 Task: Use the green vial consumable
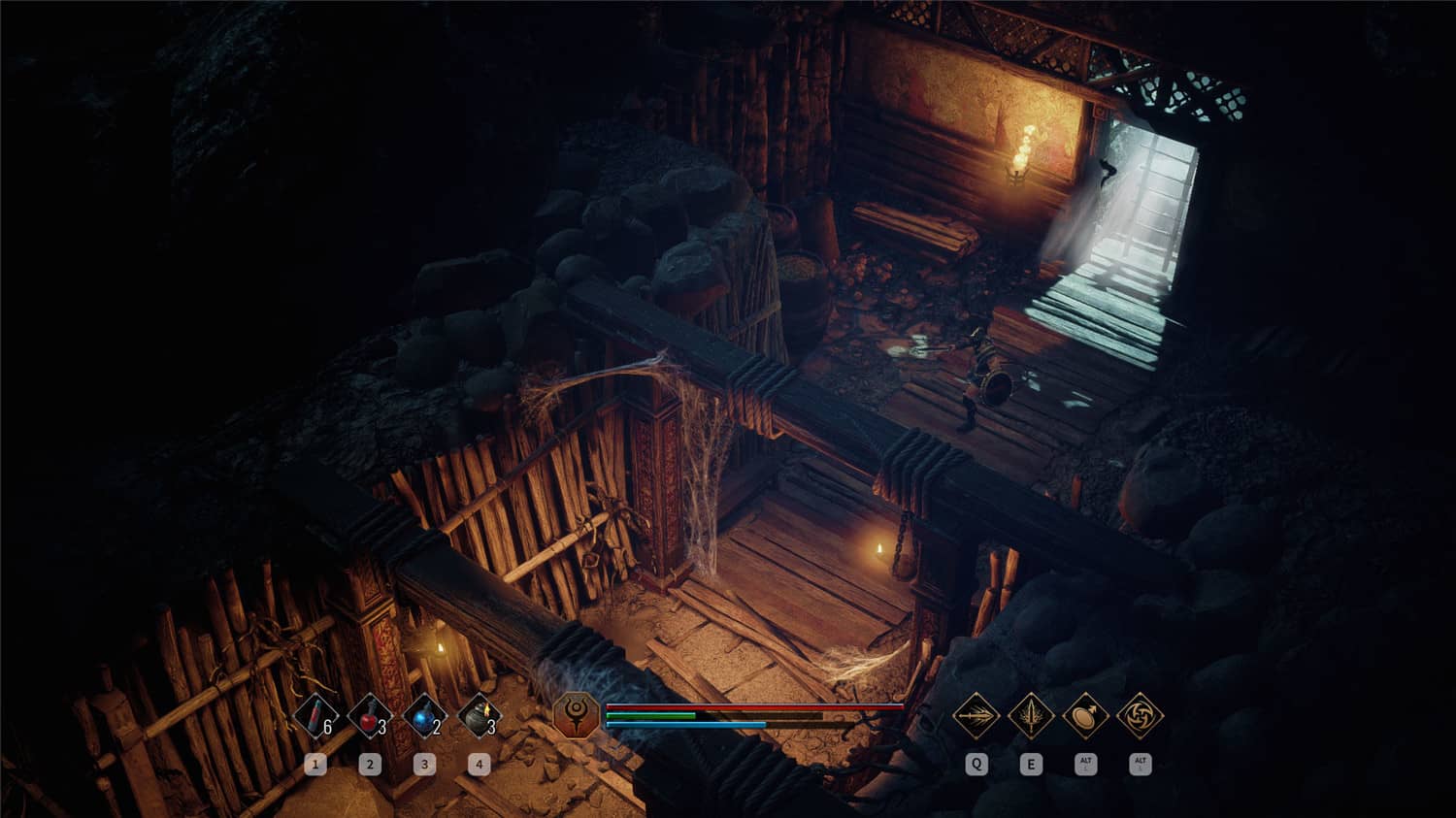[315, 716]
